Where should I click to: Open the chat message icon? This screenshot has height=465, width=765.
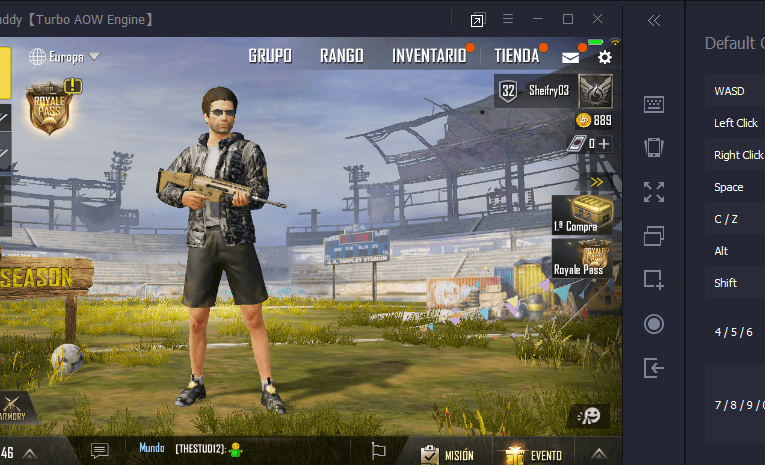tap(99, 451)
